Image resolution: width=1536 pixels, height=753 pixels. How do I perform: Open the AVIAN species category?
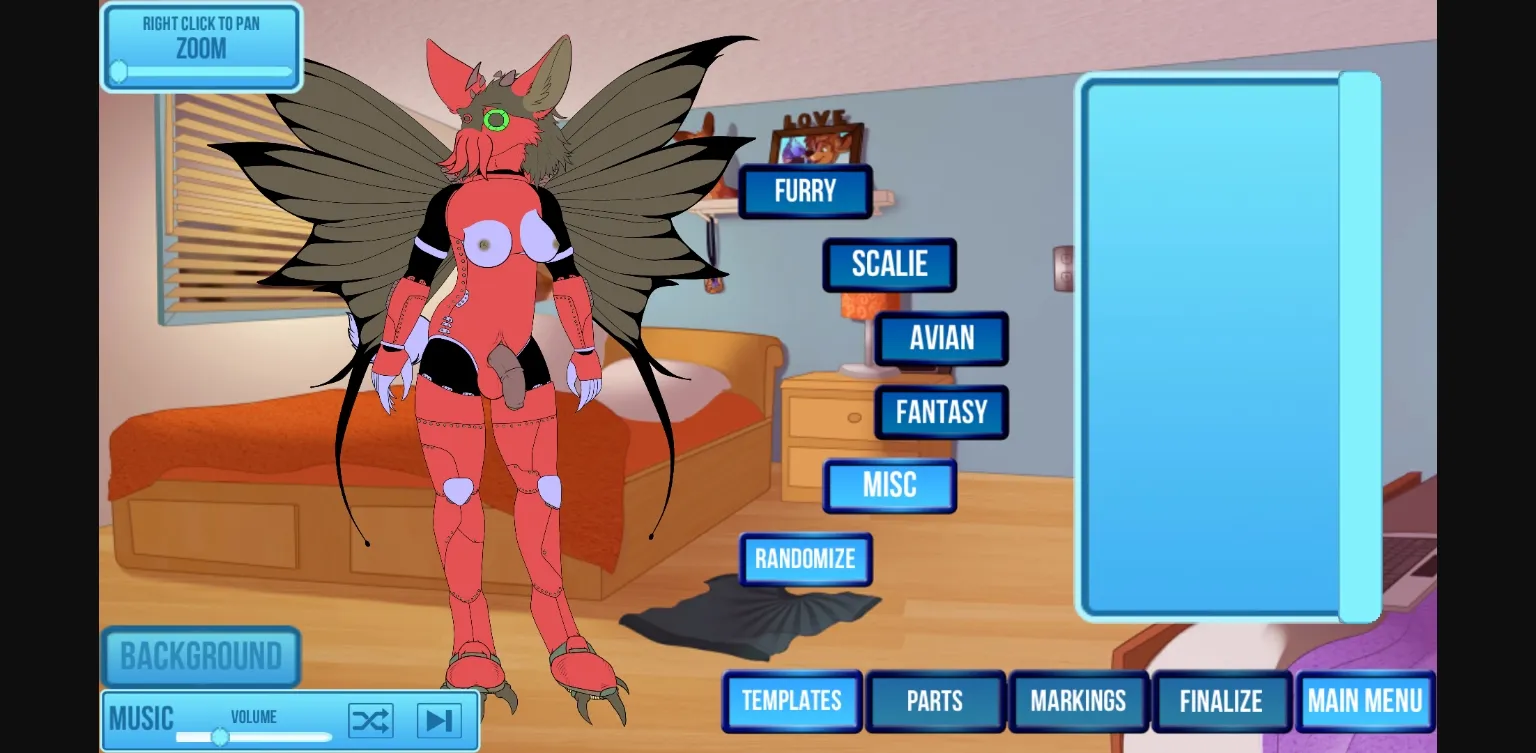pos(940,338)
